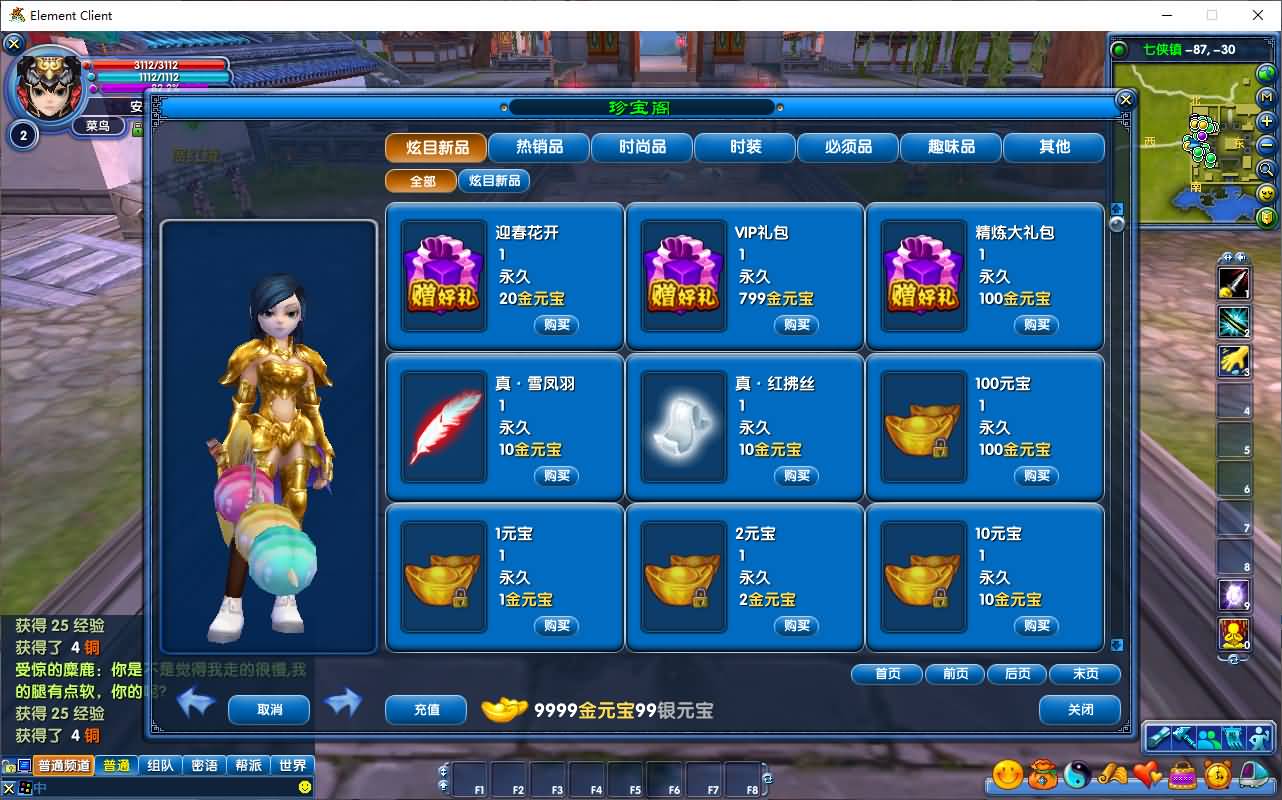Viewport: 1282px width, 800px height.
Task: Select the 真·红拂丝 item icon
Action: click(x=683, y=430)
